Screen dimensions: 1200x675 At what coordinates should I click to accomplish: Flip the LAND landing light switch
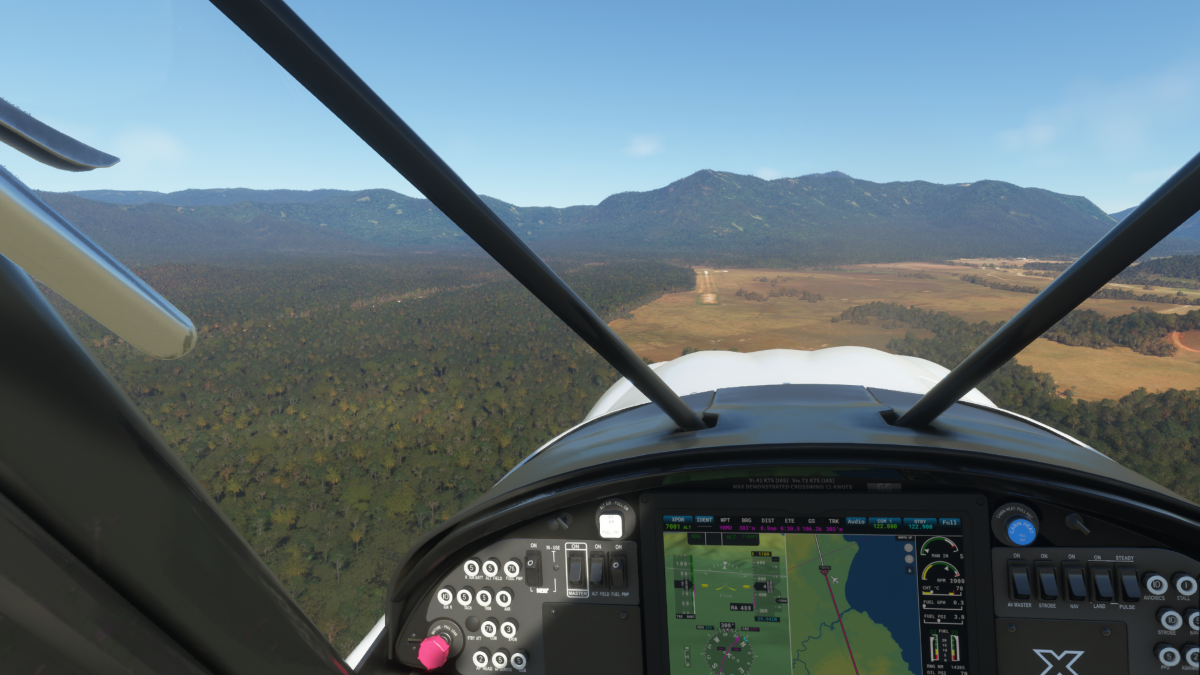1103,581
